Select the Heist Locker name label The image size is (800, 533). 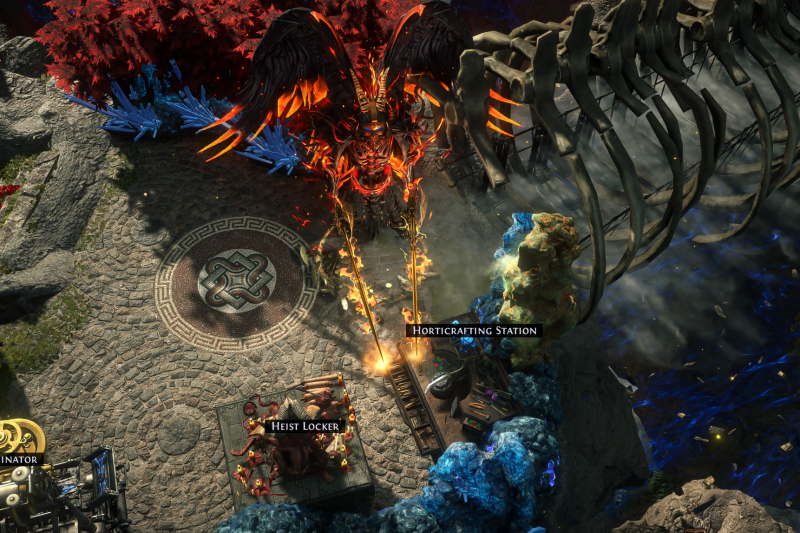pyautogui.click(x=306, y=426)
